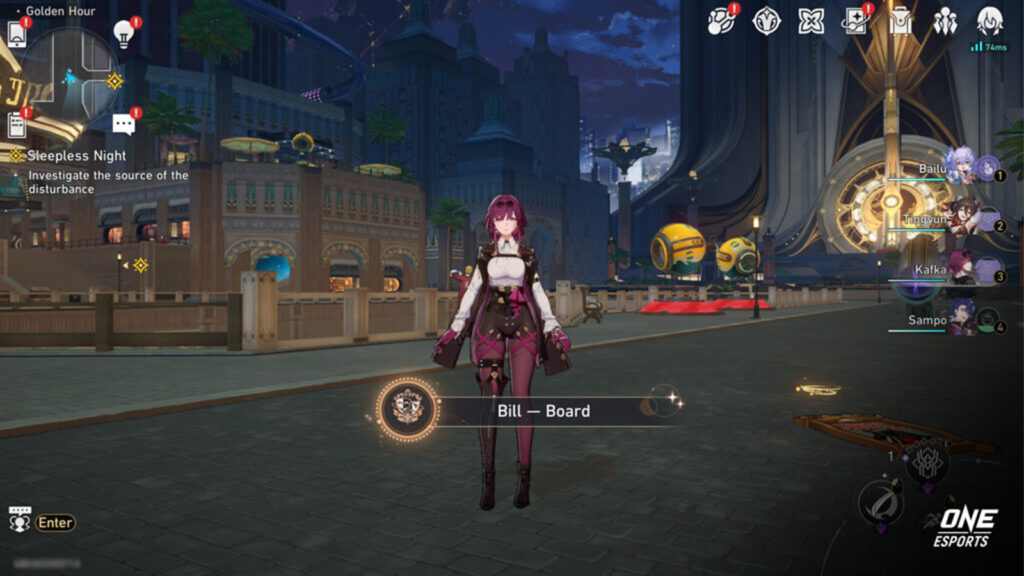The height and width of the screenshot is (576, 1024).
Task: Open the diamond-framed emblem icon in top bar
Action: 767,21
